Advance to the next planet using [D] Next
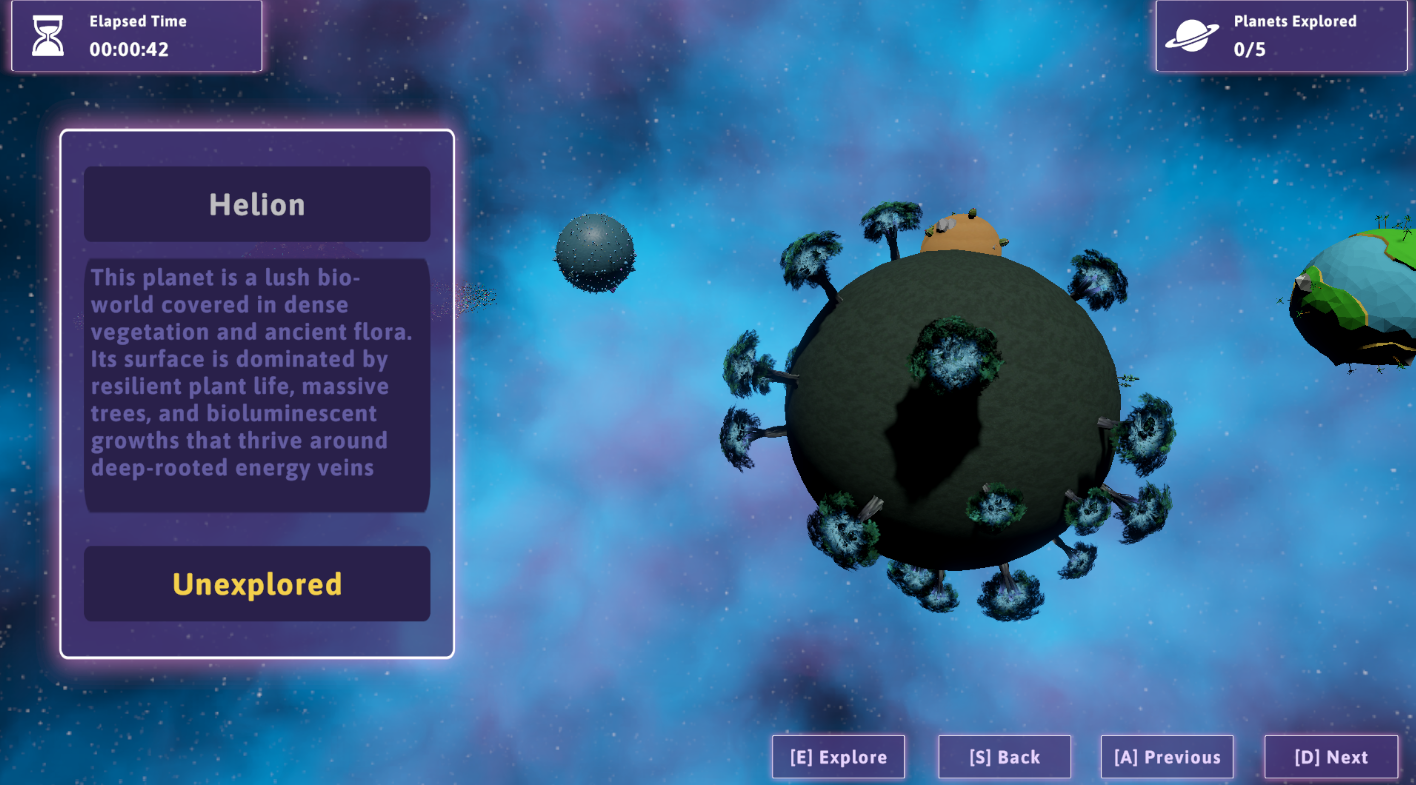Viewport: 1416px width, 785px height. [x=1331, y=757]
